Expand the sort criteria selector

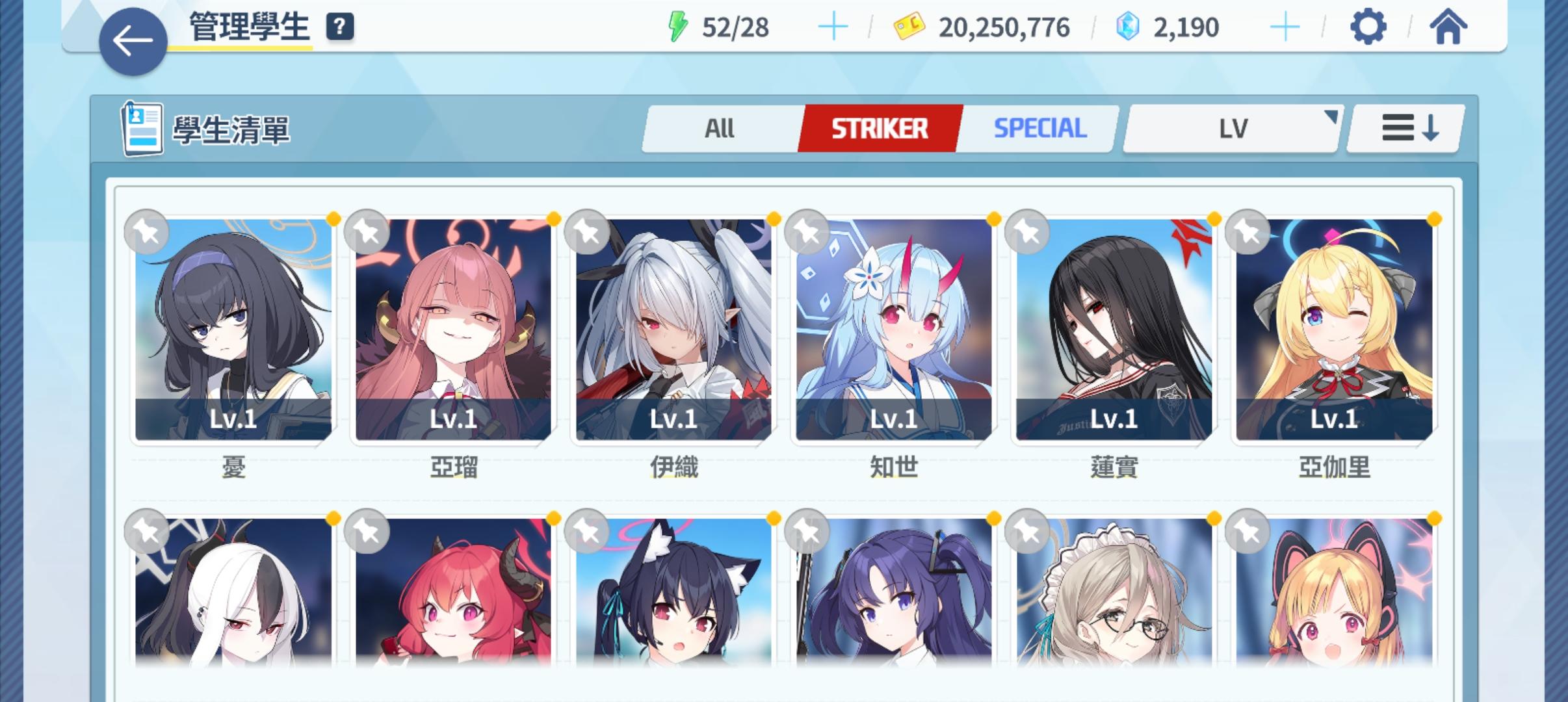pyautogui.click(x=1231, y=127)
